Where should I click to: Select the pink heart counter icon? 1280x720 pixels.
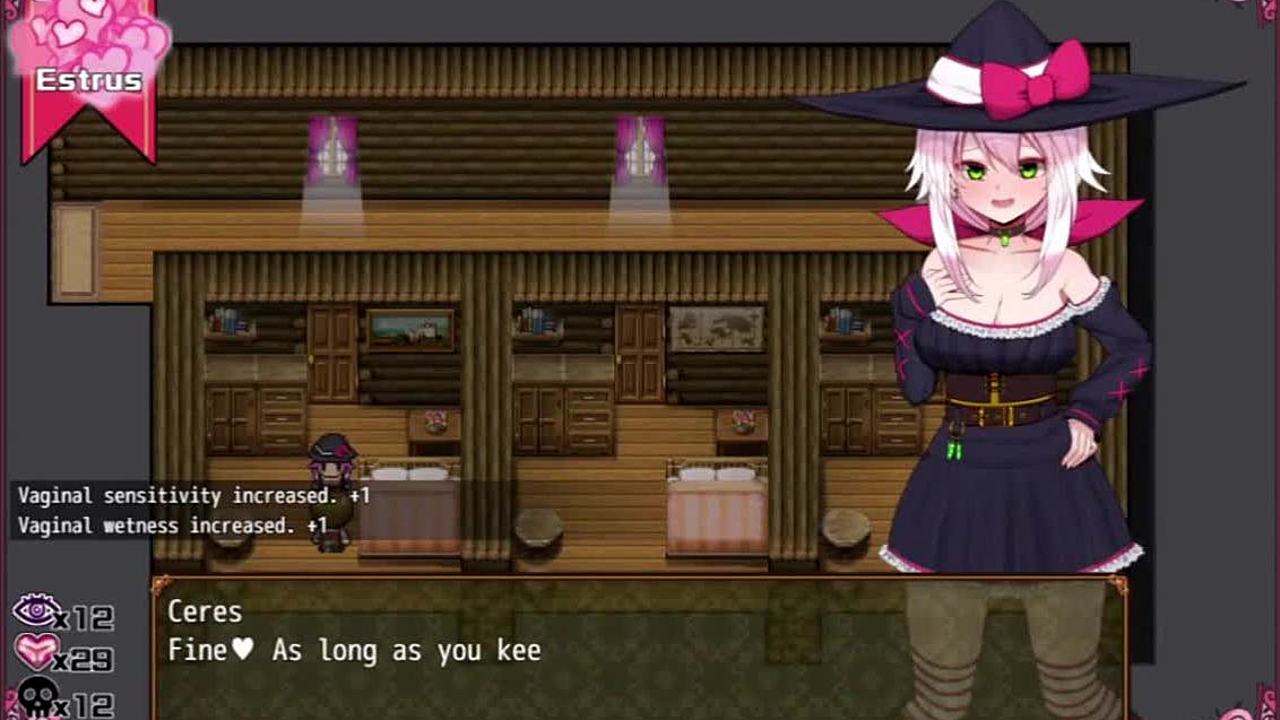tap(36, 653)
